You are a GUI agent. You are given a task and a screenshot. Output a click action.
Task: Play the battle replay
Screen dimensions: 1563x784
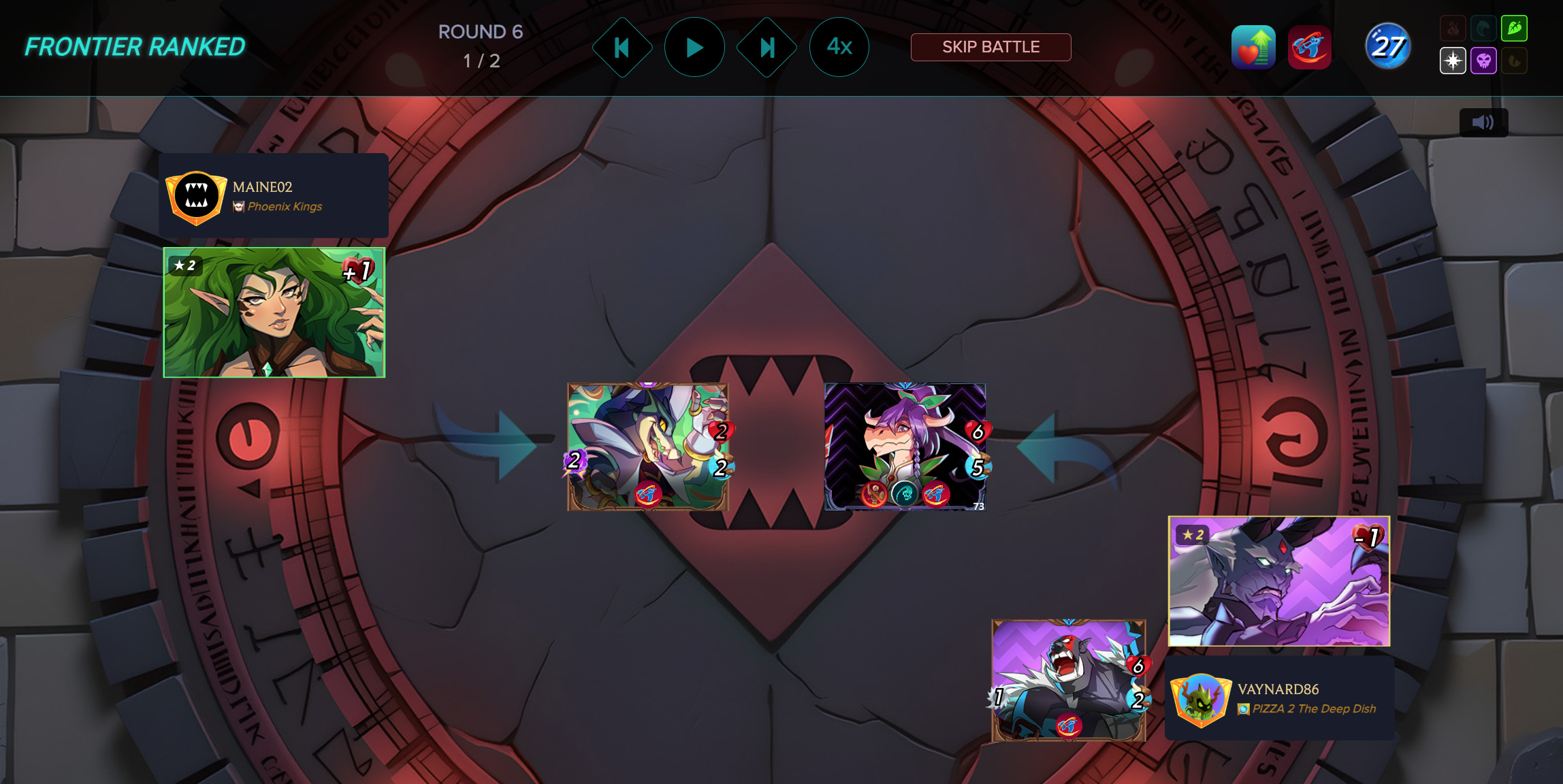pyautogui.click(x=694, y=48)
